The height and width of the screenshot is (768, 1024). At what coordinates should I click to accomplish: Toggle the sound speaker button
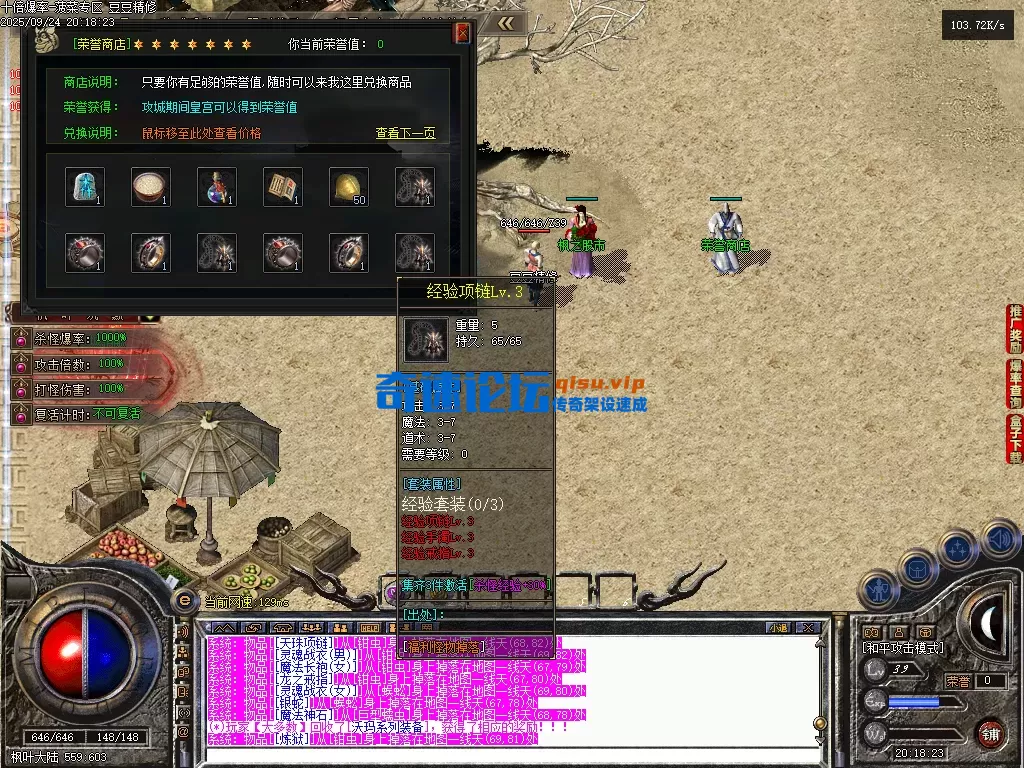click(1000, 540)
